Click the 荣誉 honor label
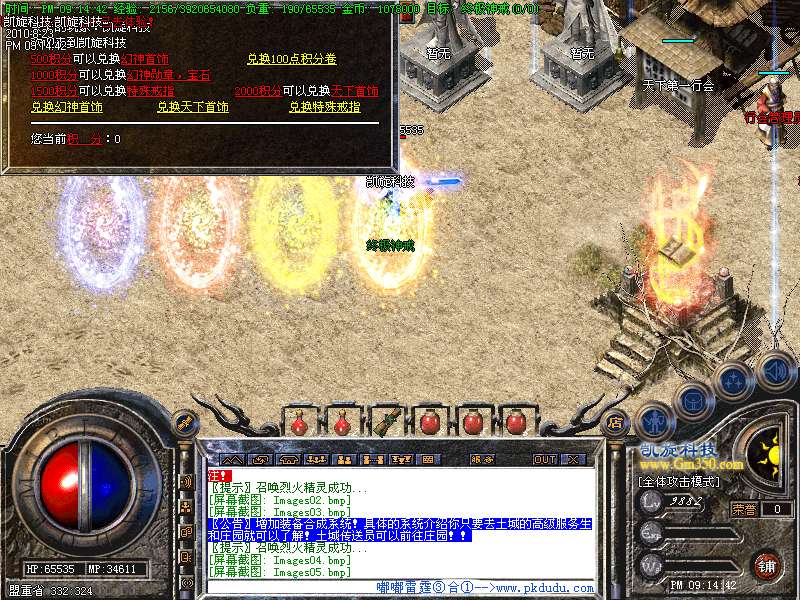The image size is (800, 600). (743, 509)
